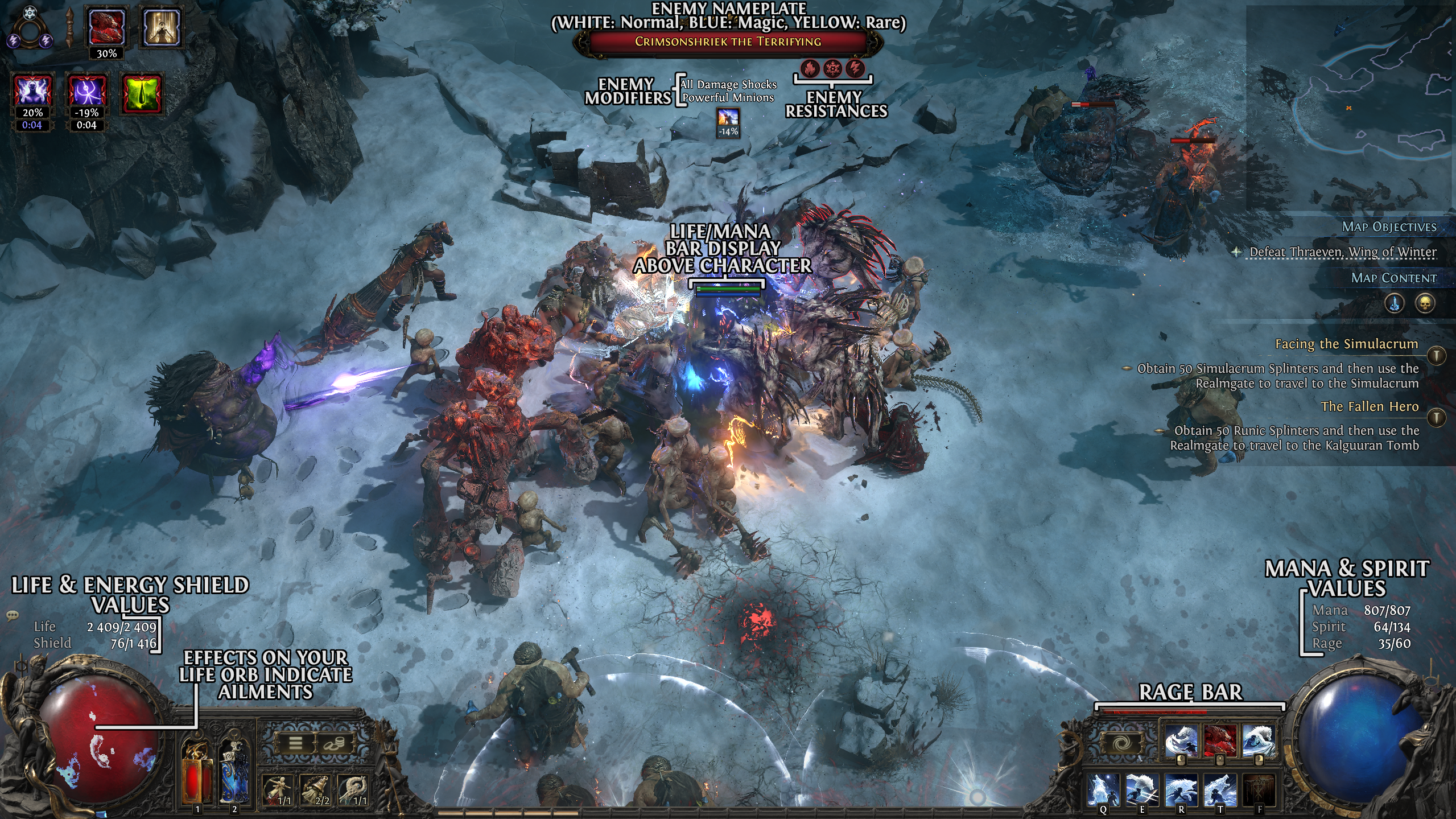The height and width of the screenshot is (819, 1456).
Task: Click the shocked lightning debuff icon
Action: click(33, 92)
